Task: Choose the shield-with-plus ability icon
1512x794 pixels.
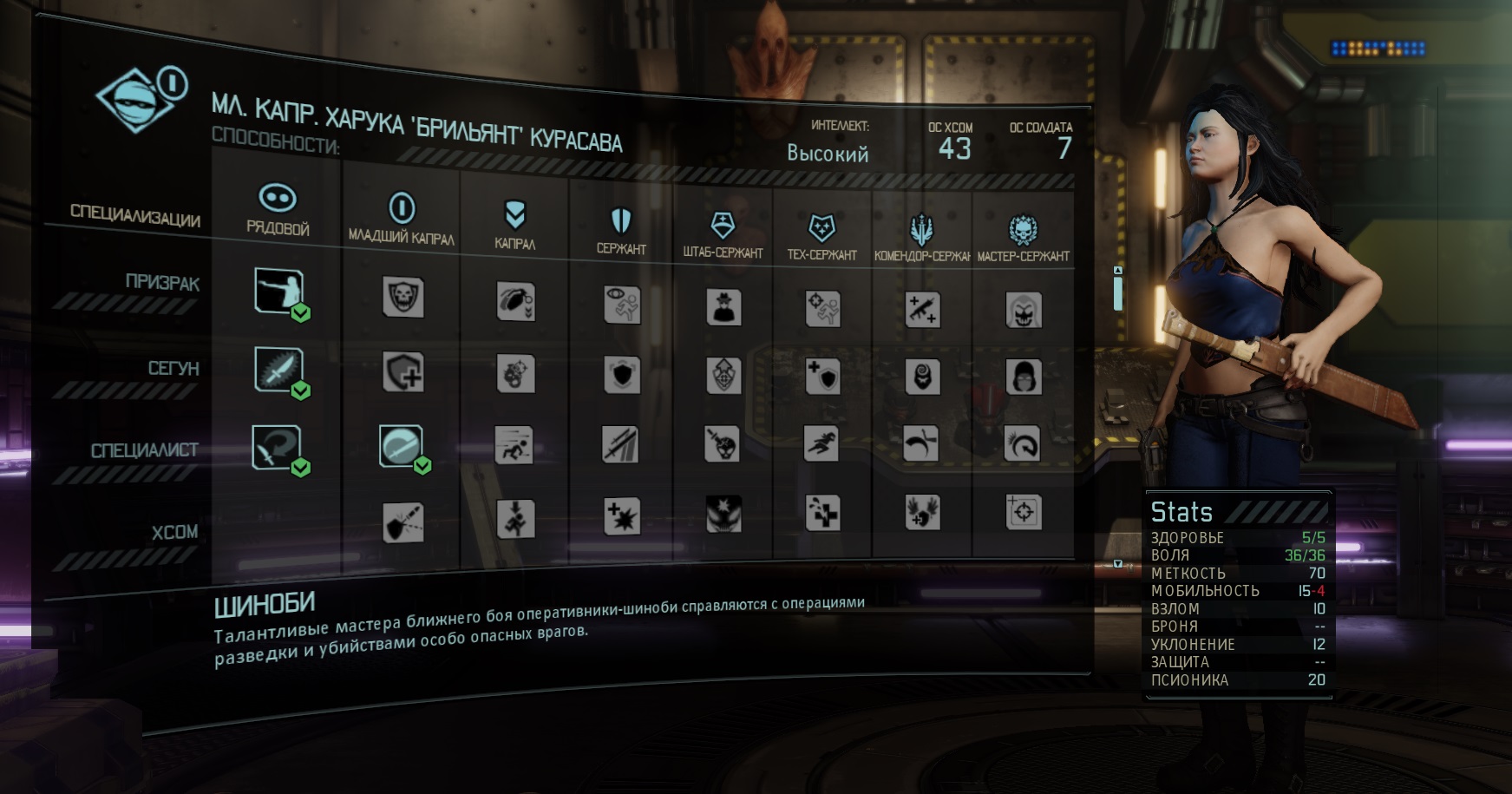Action: click(403, 373)
